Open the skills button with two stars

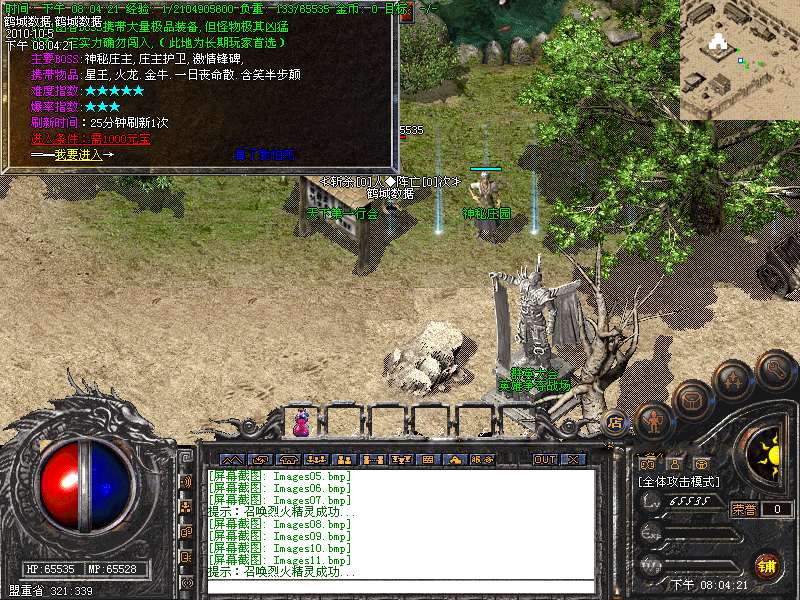tap(733, 380)
